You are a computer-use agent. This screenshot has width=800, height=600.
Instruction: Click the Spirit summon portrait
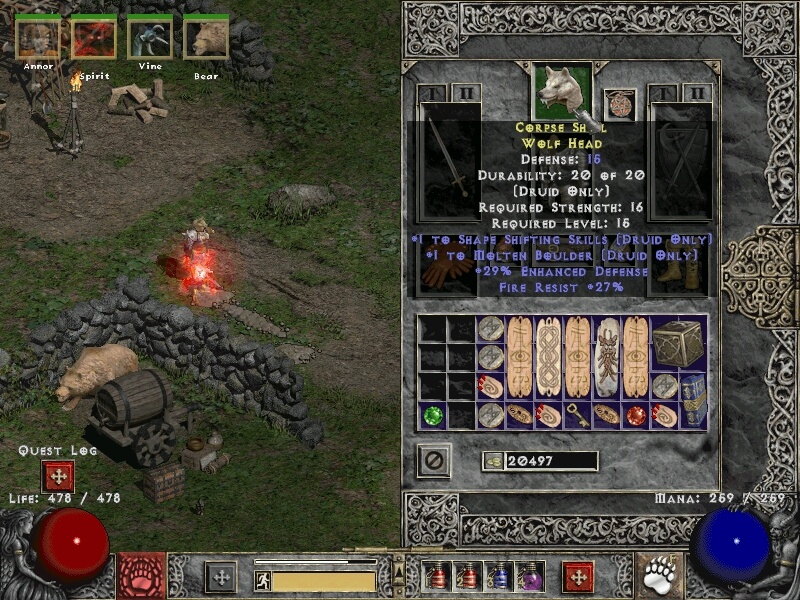click(x=94, y=38)
